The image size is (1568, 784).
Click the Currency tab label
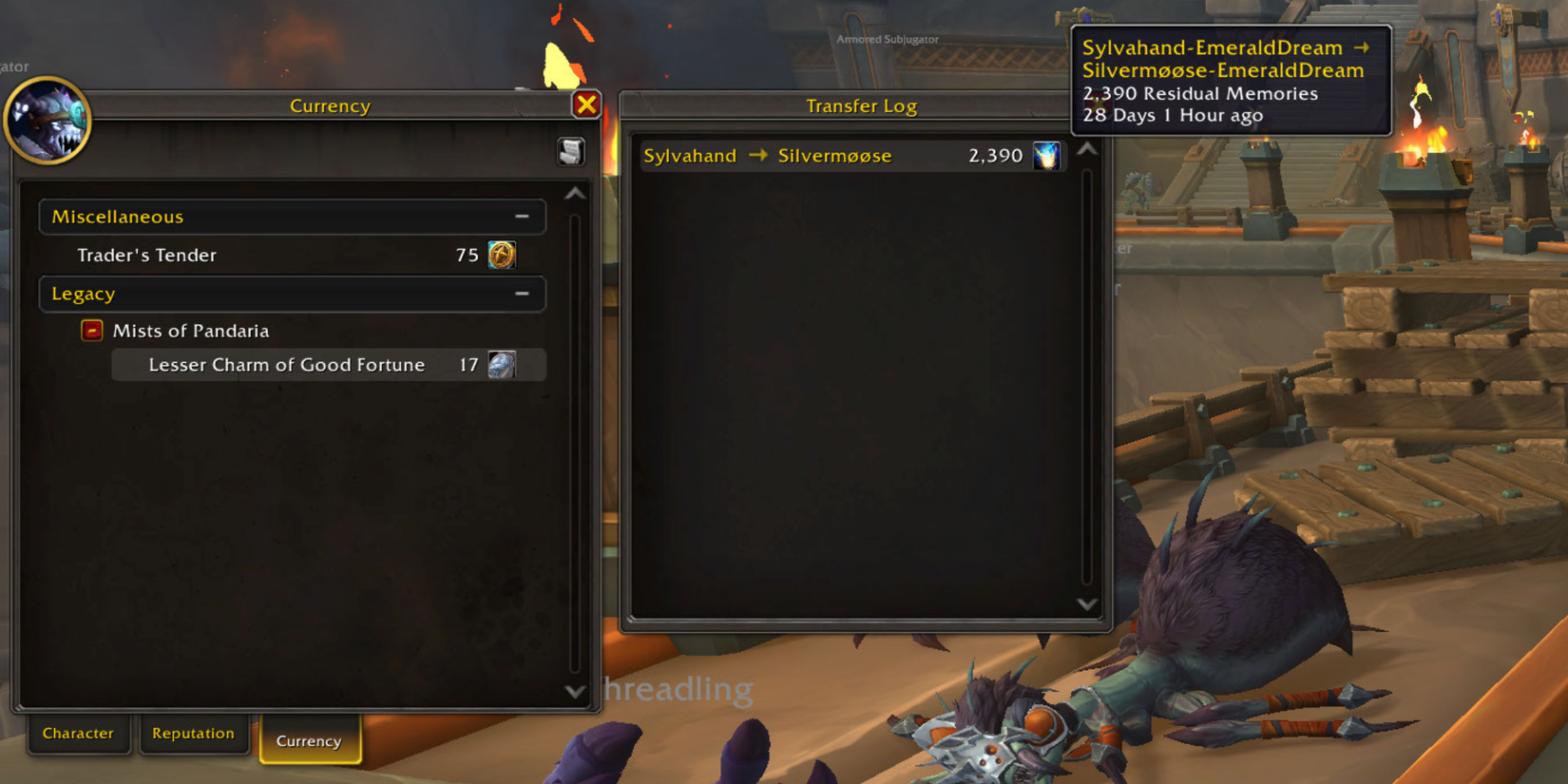tap(310, 740)
